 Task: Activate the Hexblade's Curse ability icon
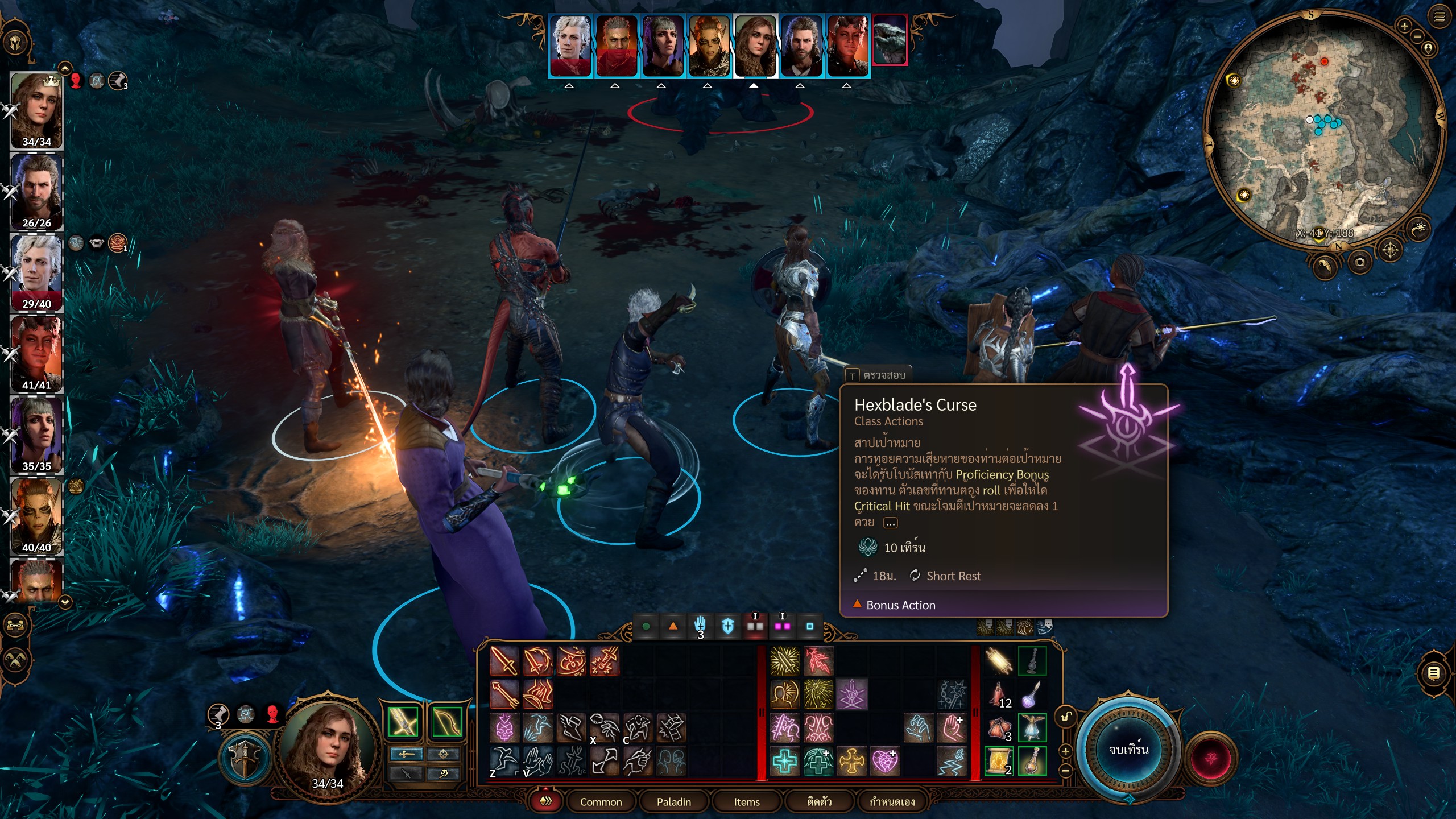click(851, 694)
